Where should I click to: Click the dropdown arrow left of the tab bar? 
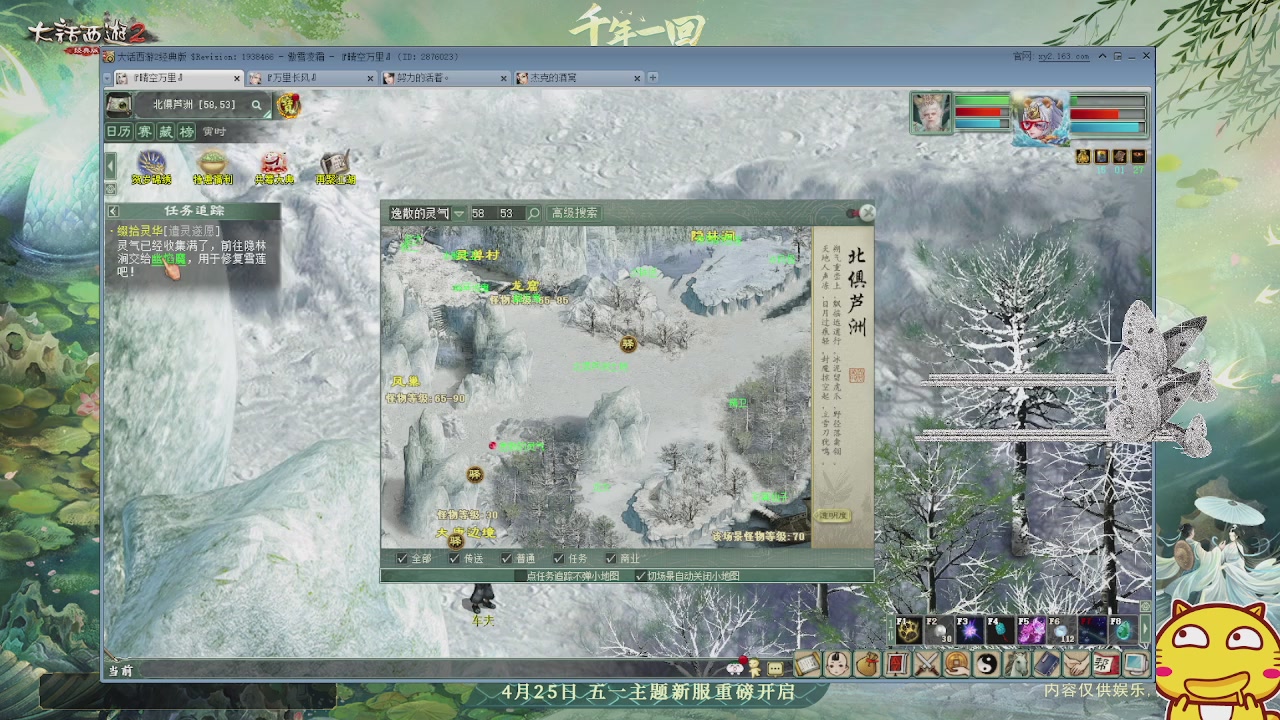[107, 76]
